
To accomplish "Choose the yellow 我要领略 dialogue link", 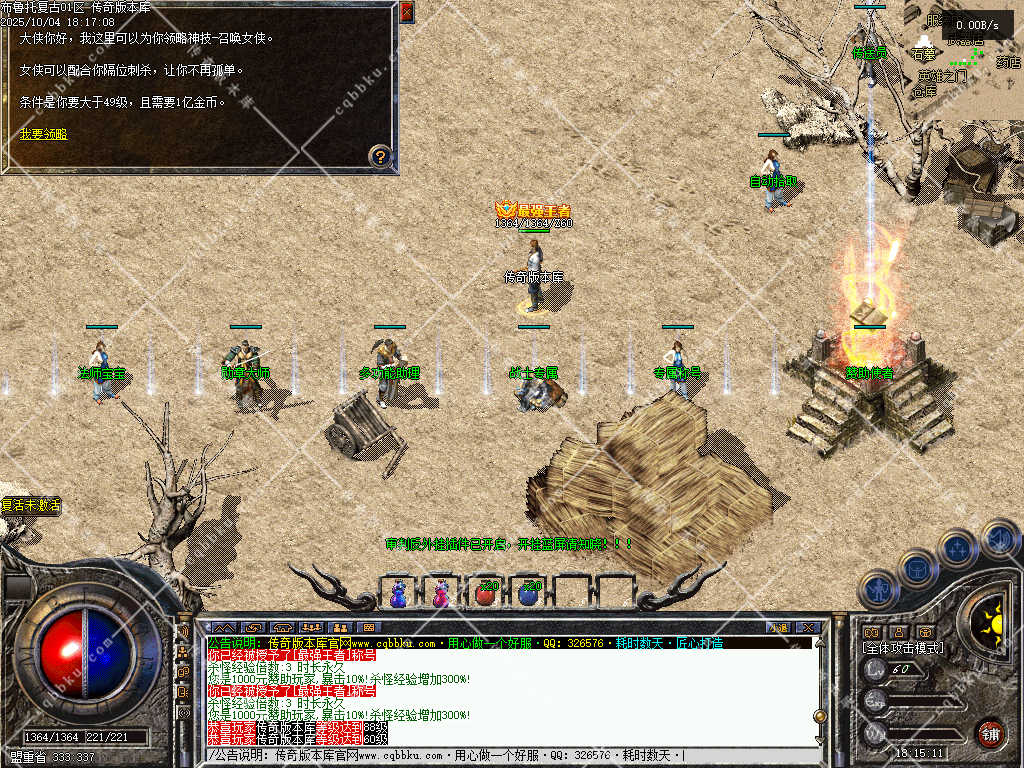I will pos(43,133).
